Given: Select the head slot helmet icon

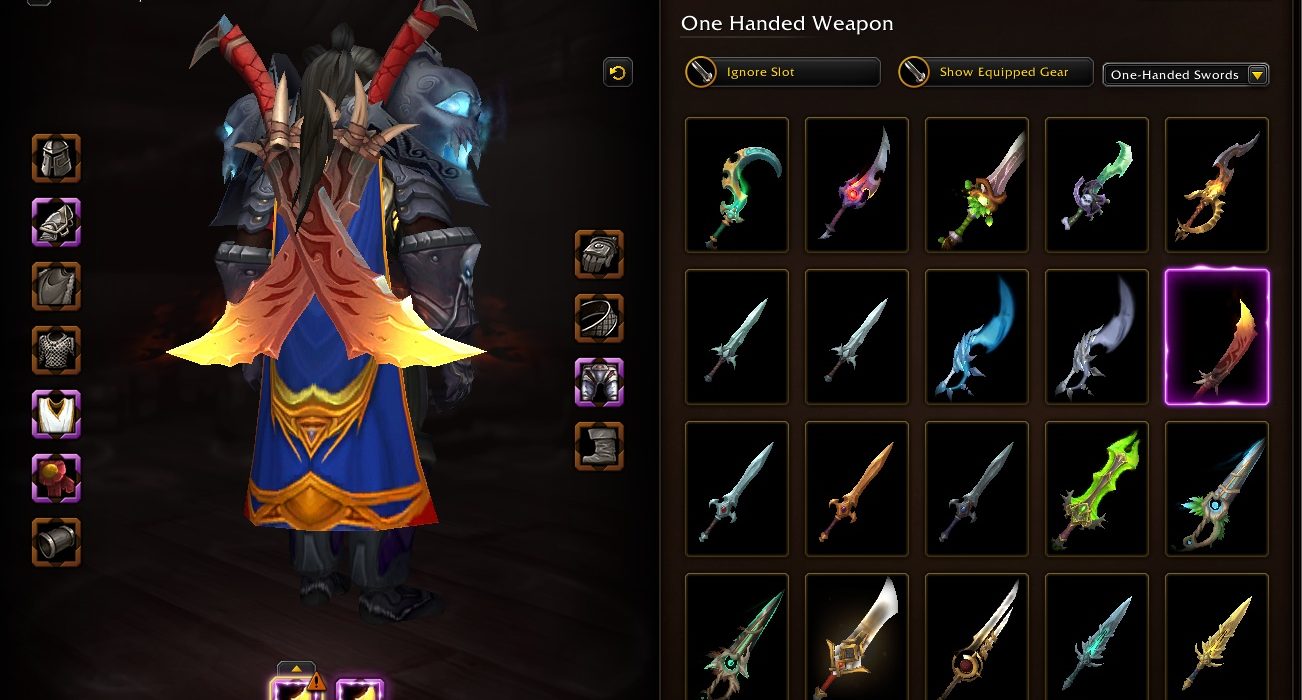Looking at the screenshot, I should pyautogui.click(x=56, y=159).
